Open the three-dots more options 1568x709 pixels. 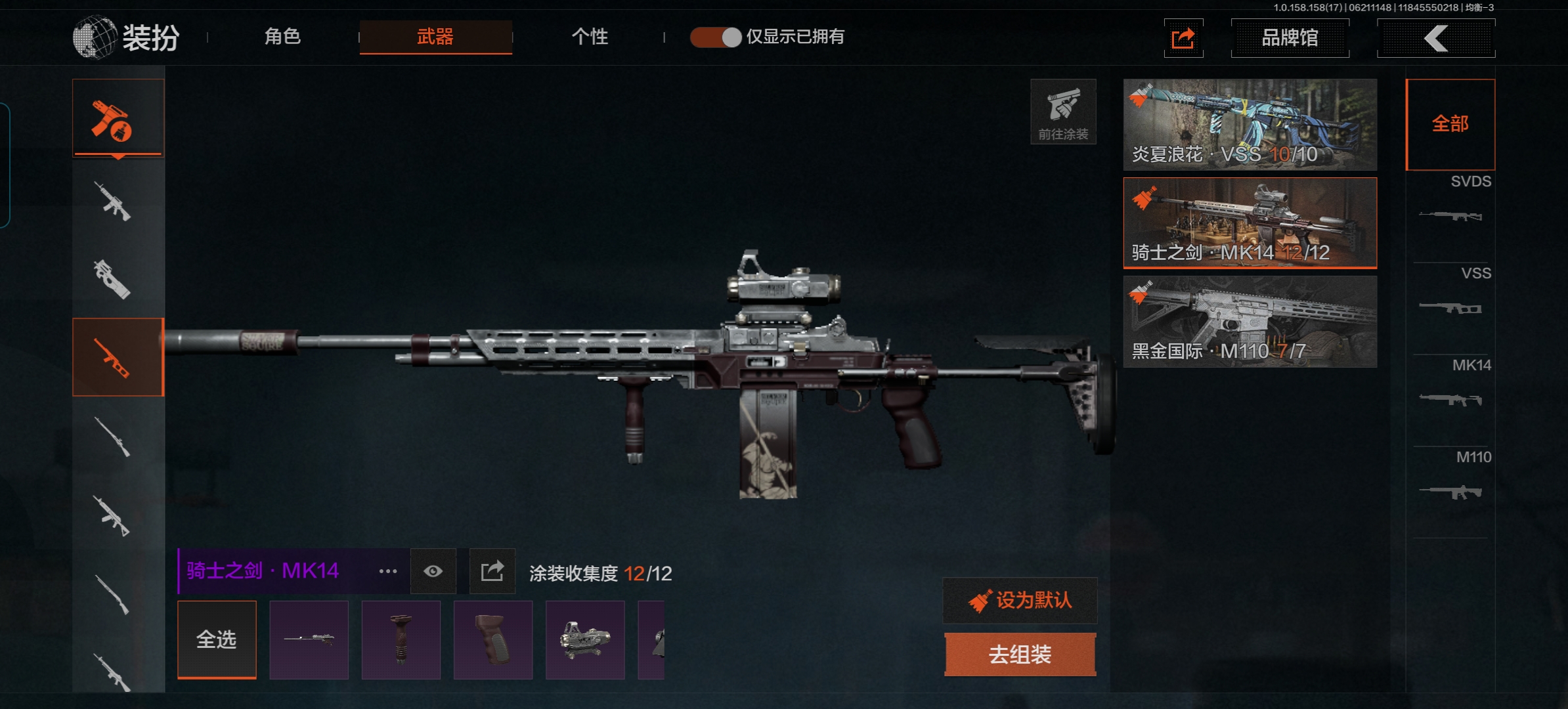tap(387, 571)
